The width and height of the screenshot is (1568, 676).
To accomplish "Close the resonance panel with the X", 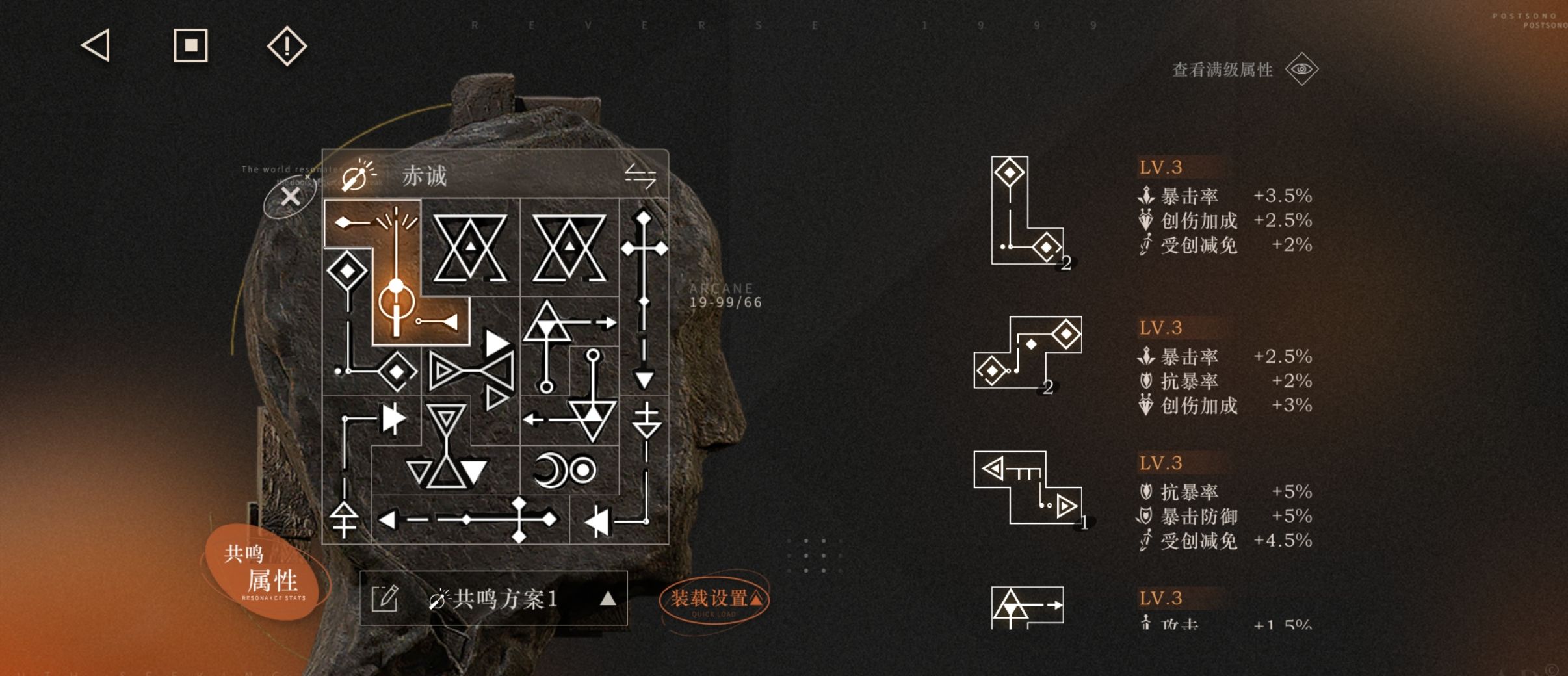I will (290, 196).
